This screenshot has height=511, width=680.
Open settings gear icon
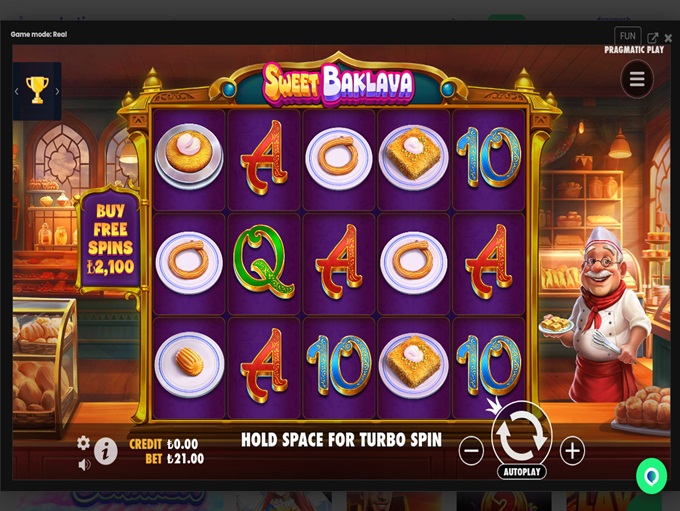(x=84, y=442)
